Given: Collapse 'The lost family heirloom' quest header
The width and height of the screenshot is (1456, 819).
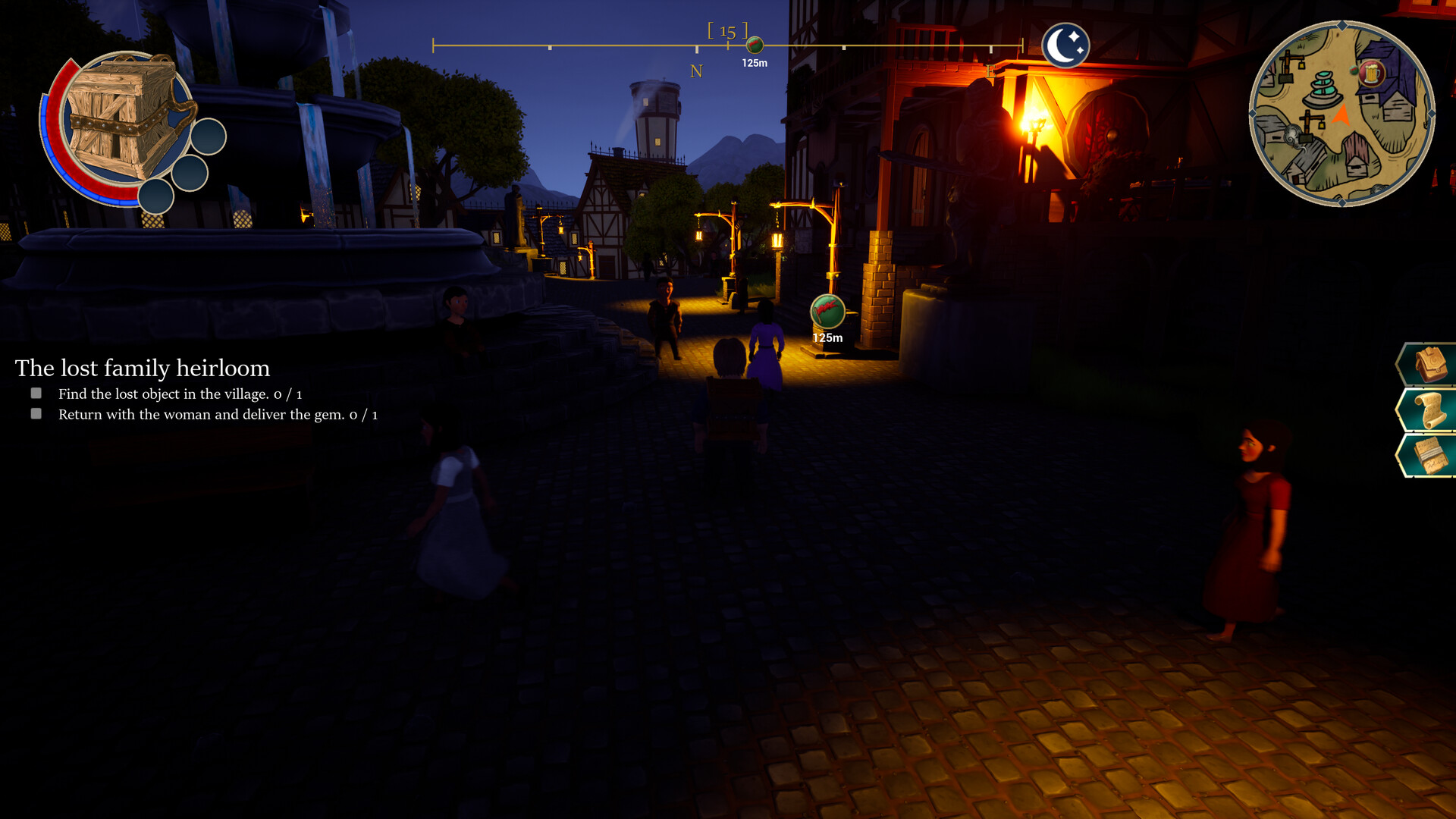Looking at the screenshot, I should [143, 369].
